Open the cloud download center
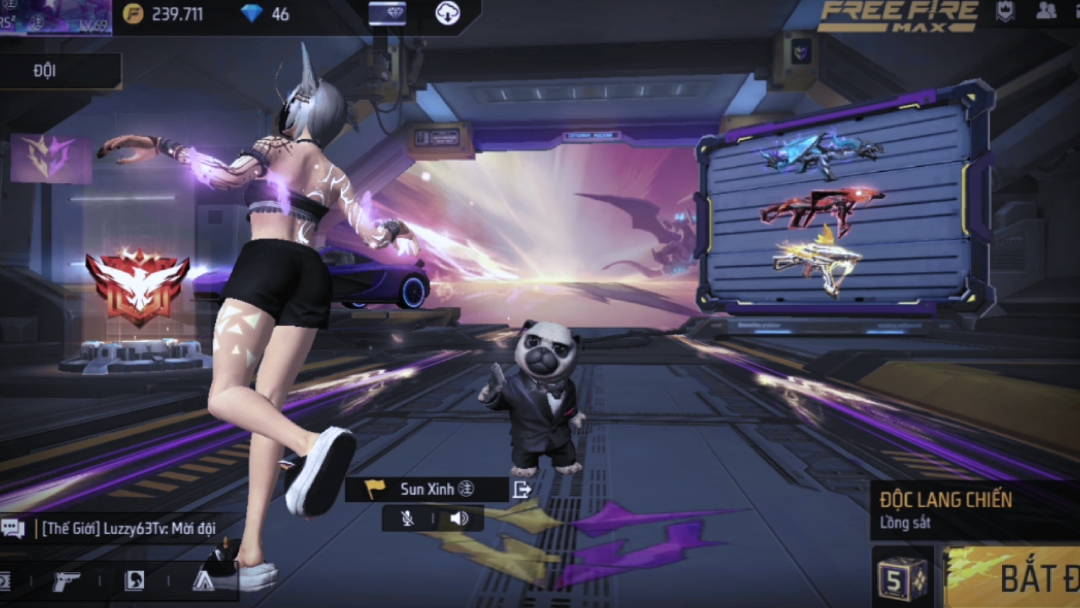The height and width of the screenshot is (608, 1080). (x=446, y=13)
